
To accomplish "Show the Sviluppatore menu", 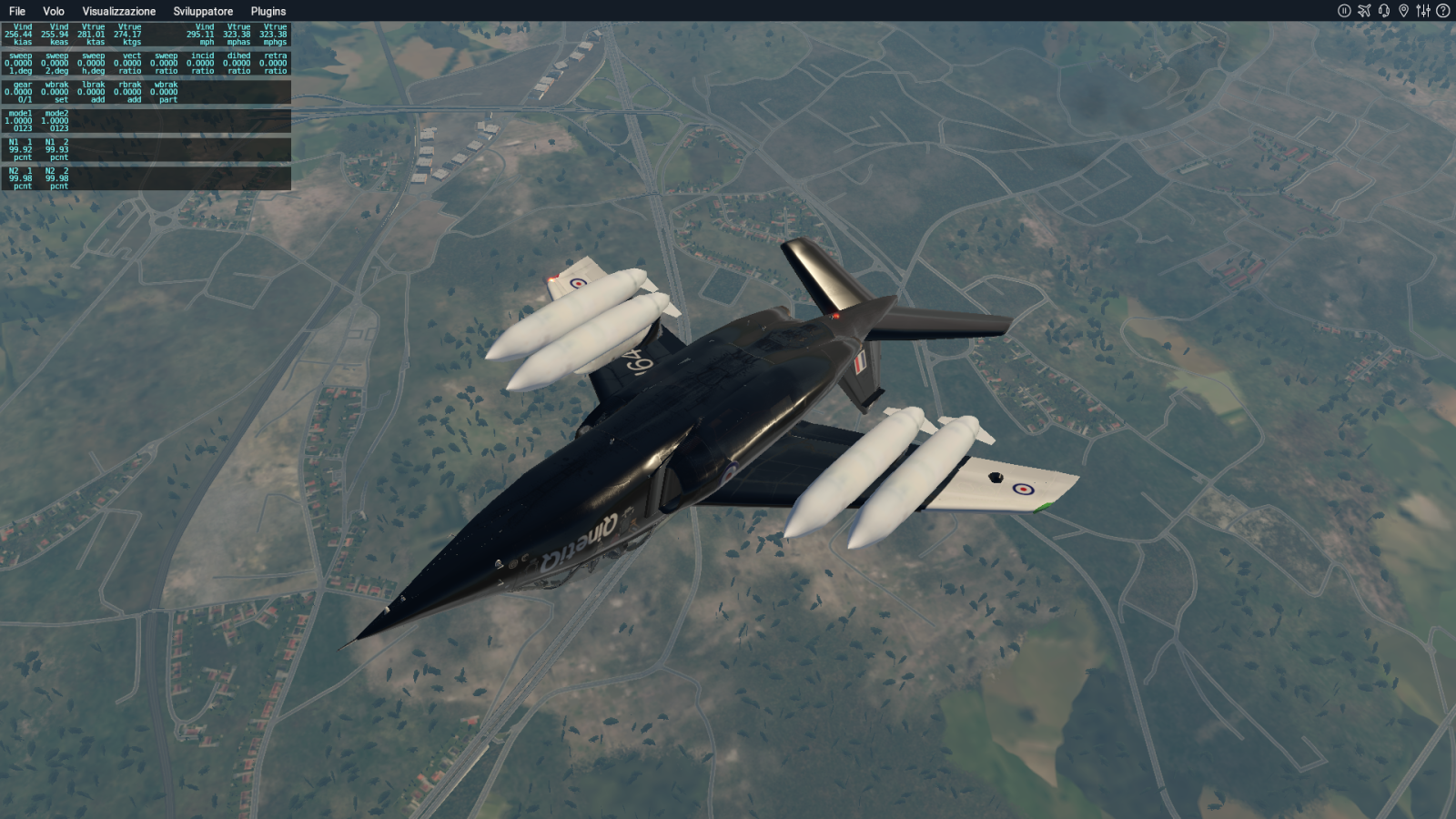I will click(203, 11).
